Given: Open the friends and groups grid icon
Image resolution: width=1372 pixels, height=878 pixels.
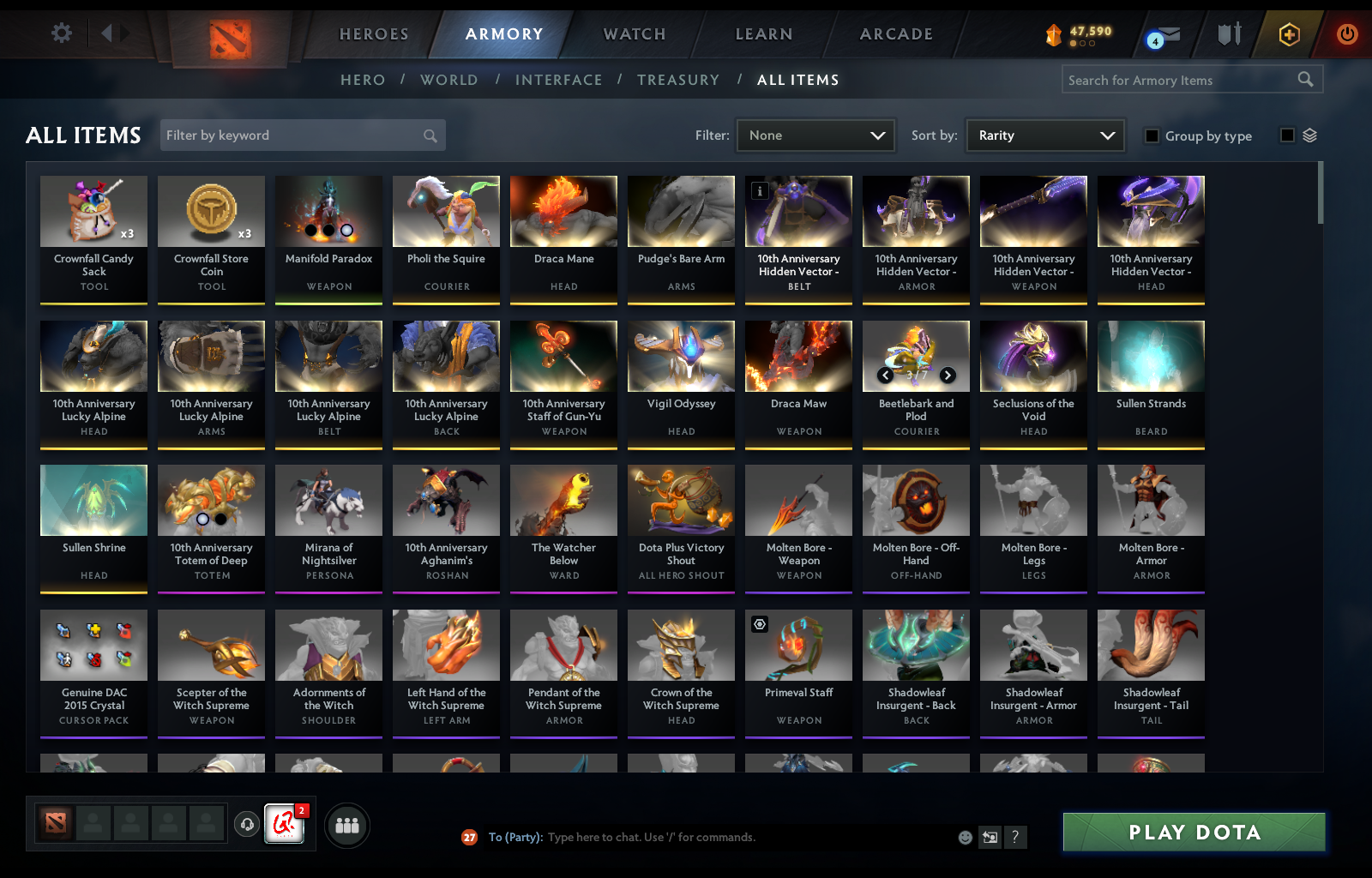Looking at the screenshot, I should coord(346,826).
